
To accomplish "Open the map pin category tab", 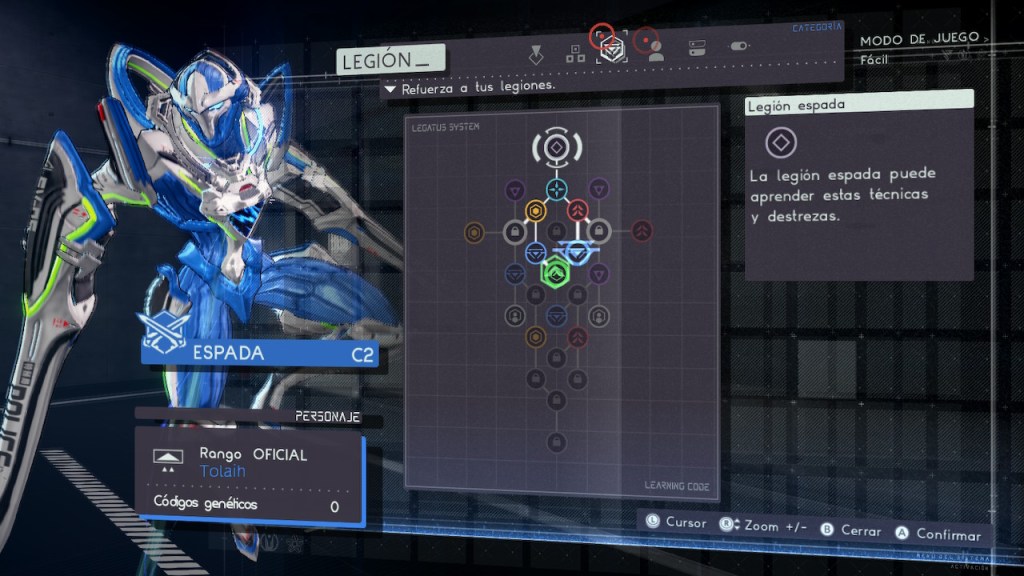I will pos(537,52).
